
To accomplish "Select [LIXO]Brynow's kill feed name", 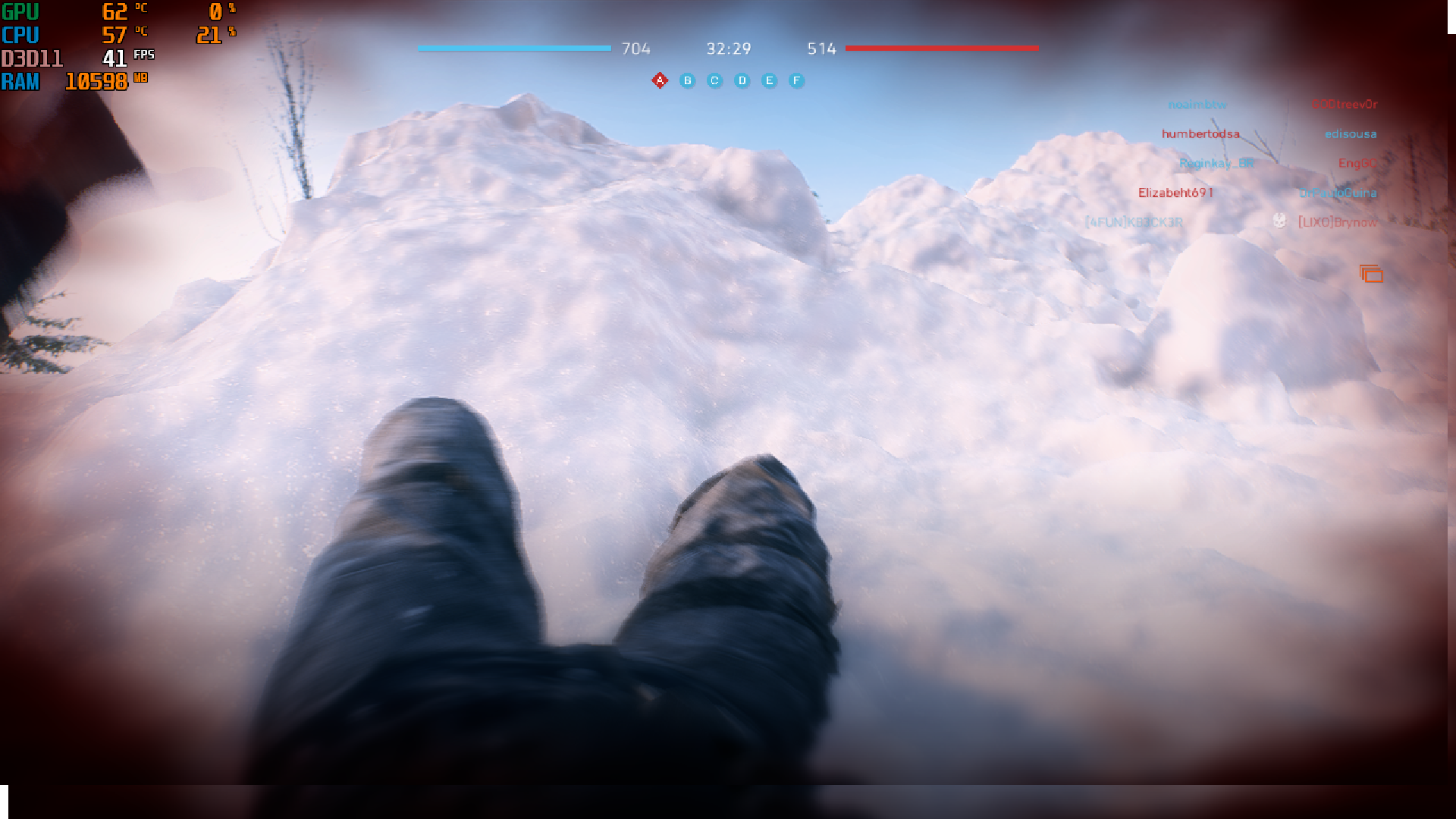I will 1337,222.
